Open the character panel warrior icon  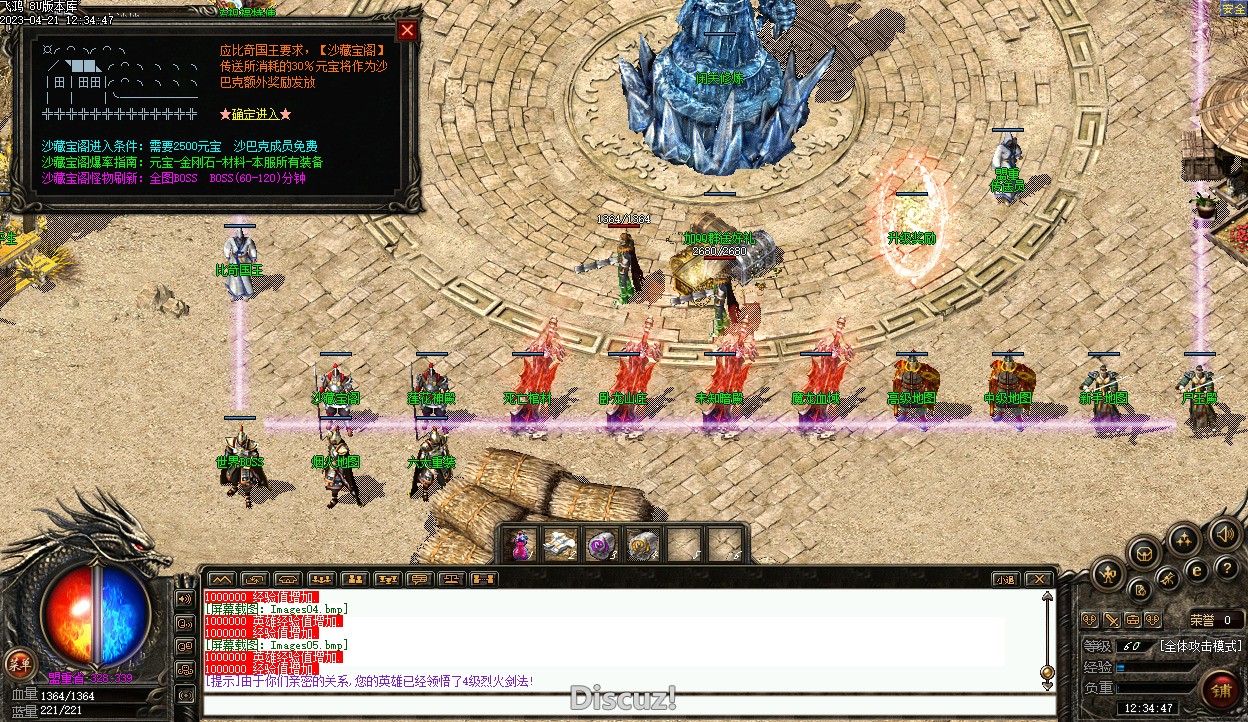(x=1109, y=574)
